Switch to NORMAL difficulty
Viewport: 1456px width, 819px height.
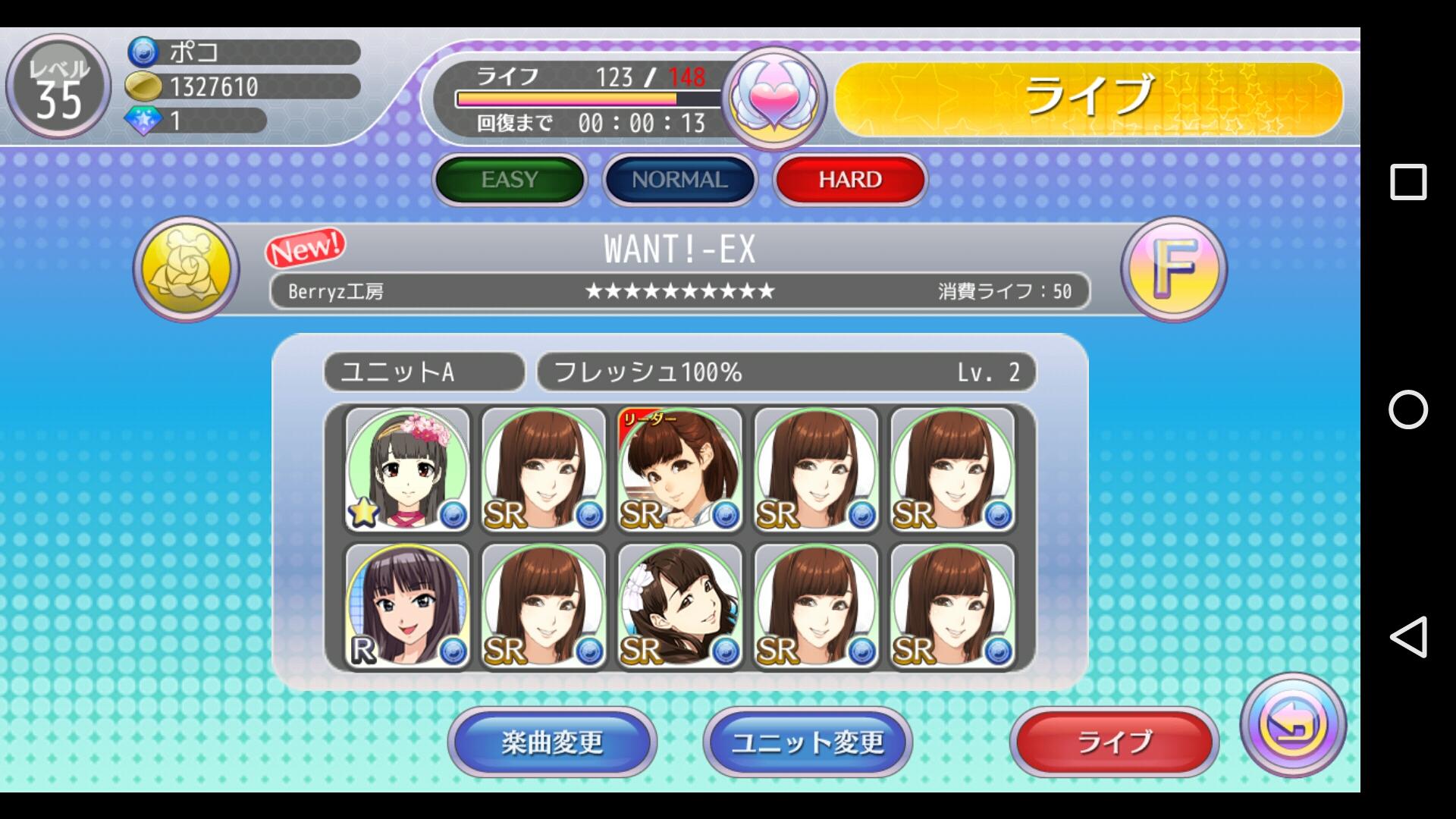coord(679,180)
